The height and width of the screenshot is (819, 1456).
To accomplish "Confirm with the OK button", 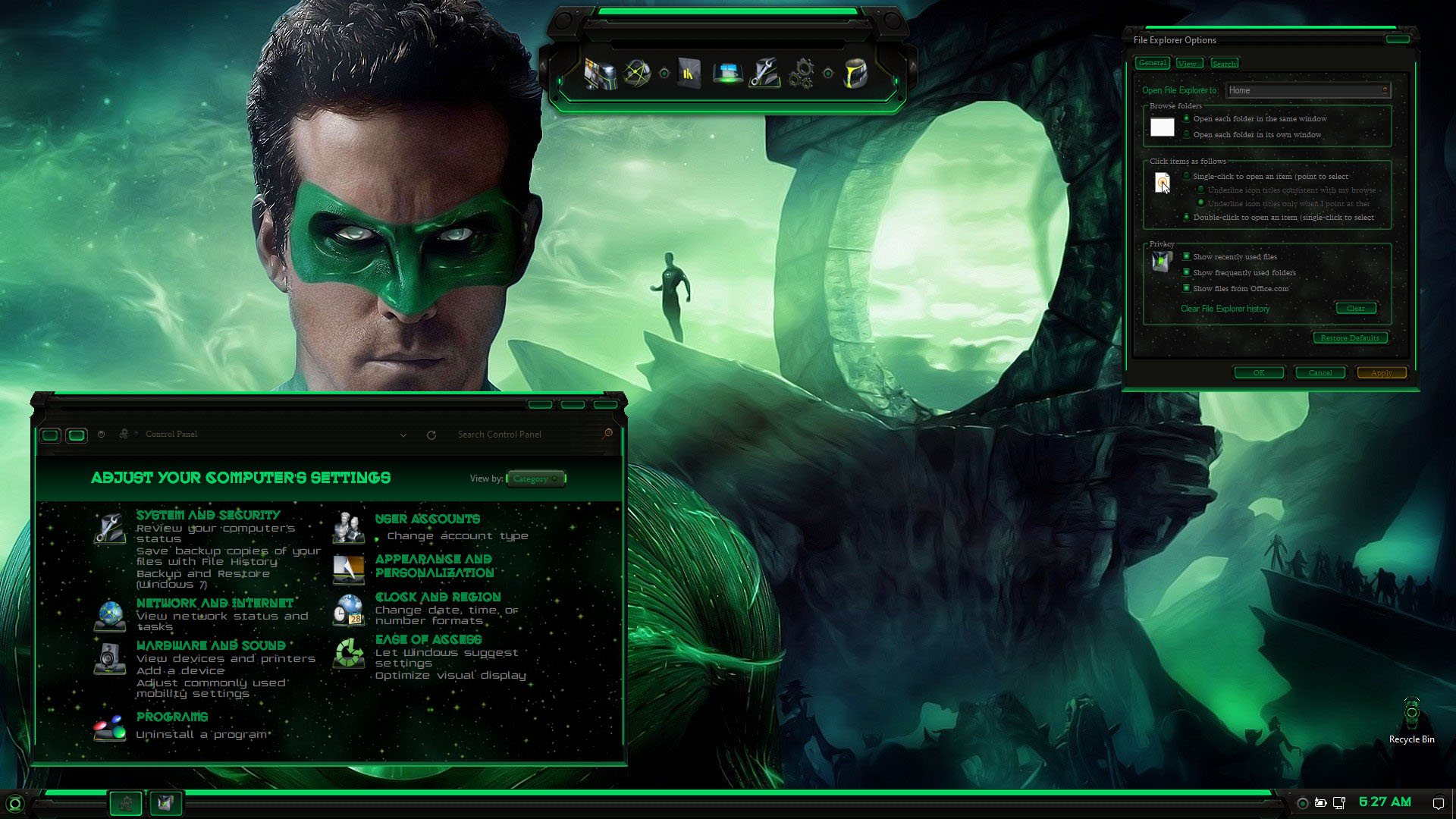I will 1259,373.
